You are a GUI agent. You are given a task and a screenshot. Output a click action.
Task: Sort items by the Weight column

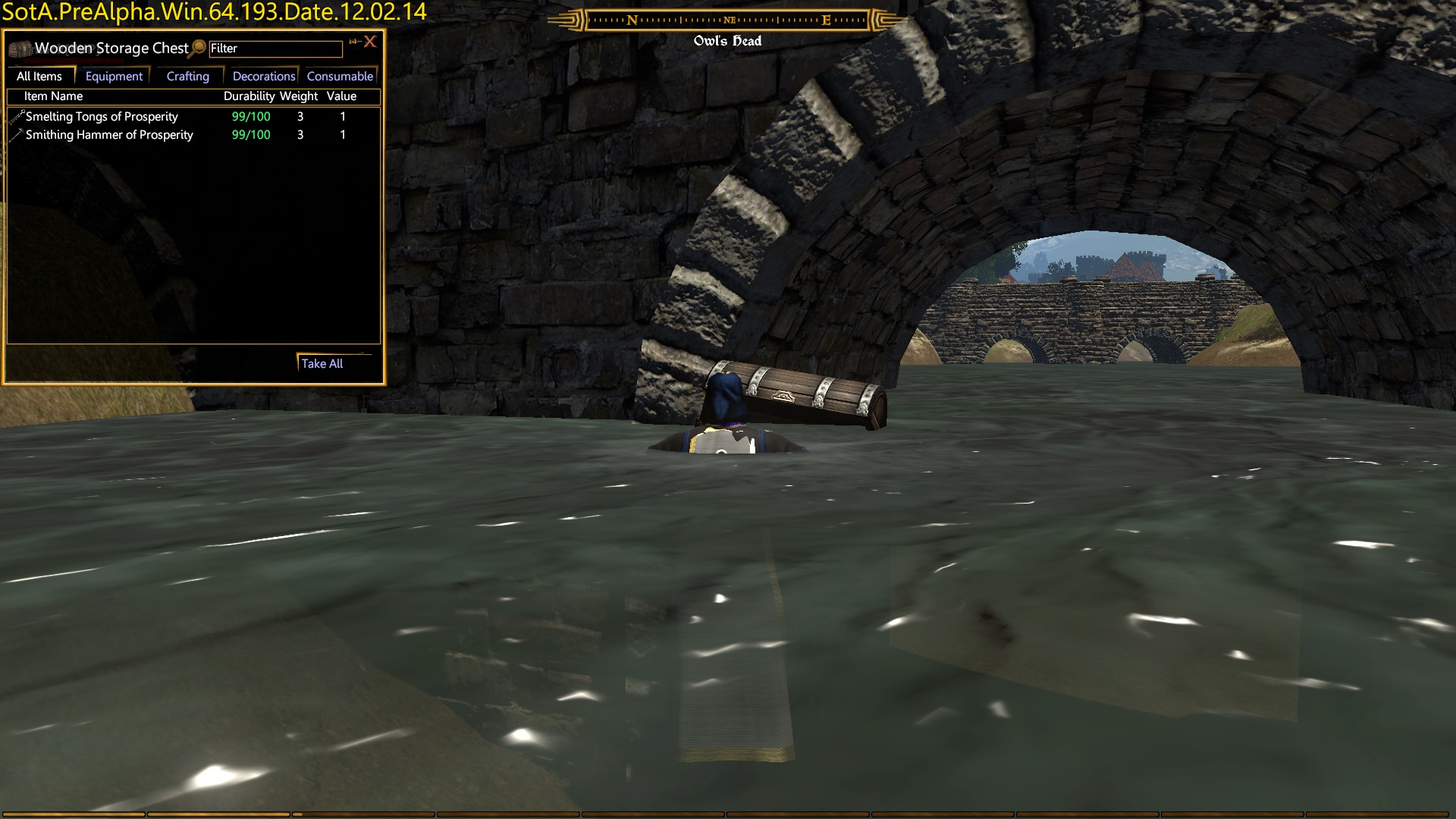[299, 96]
